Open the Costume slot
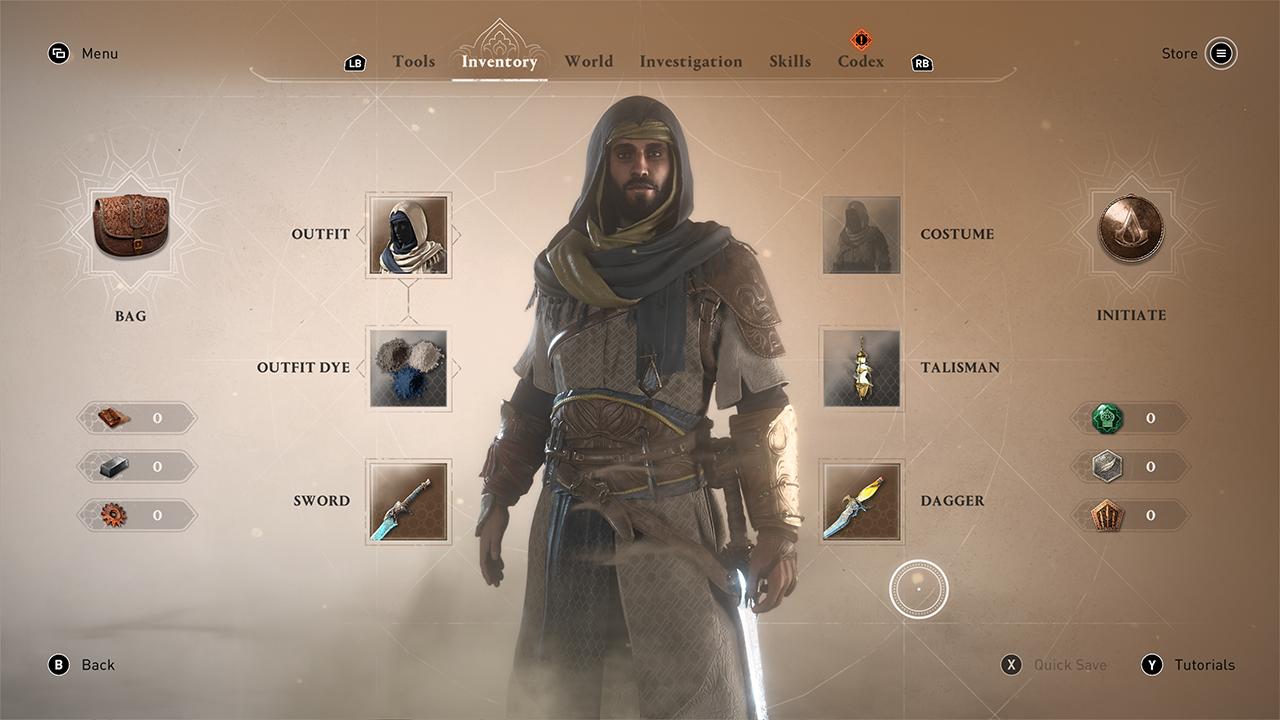1280x720 pixels. click(861, 235)
